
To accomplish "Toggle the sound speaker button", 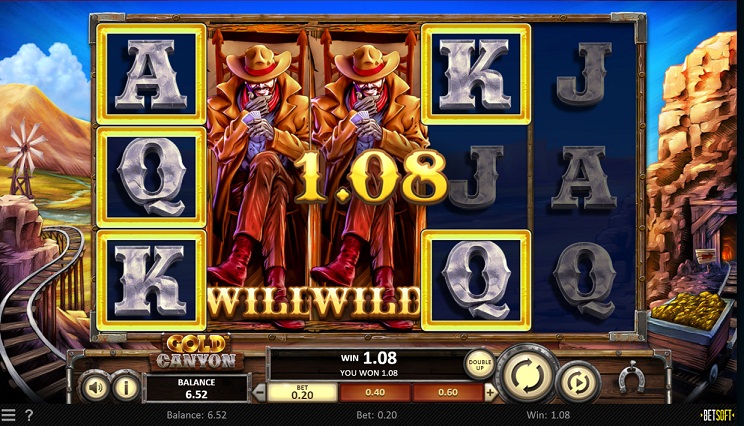I will (x=94, y=386).
